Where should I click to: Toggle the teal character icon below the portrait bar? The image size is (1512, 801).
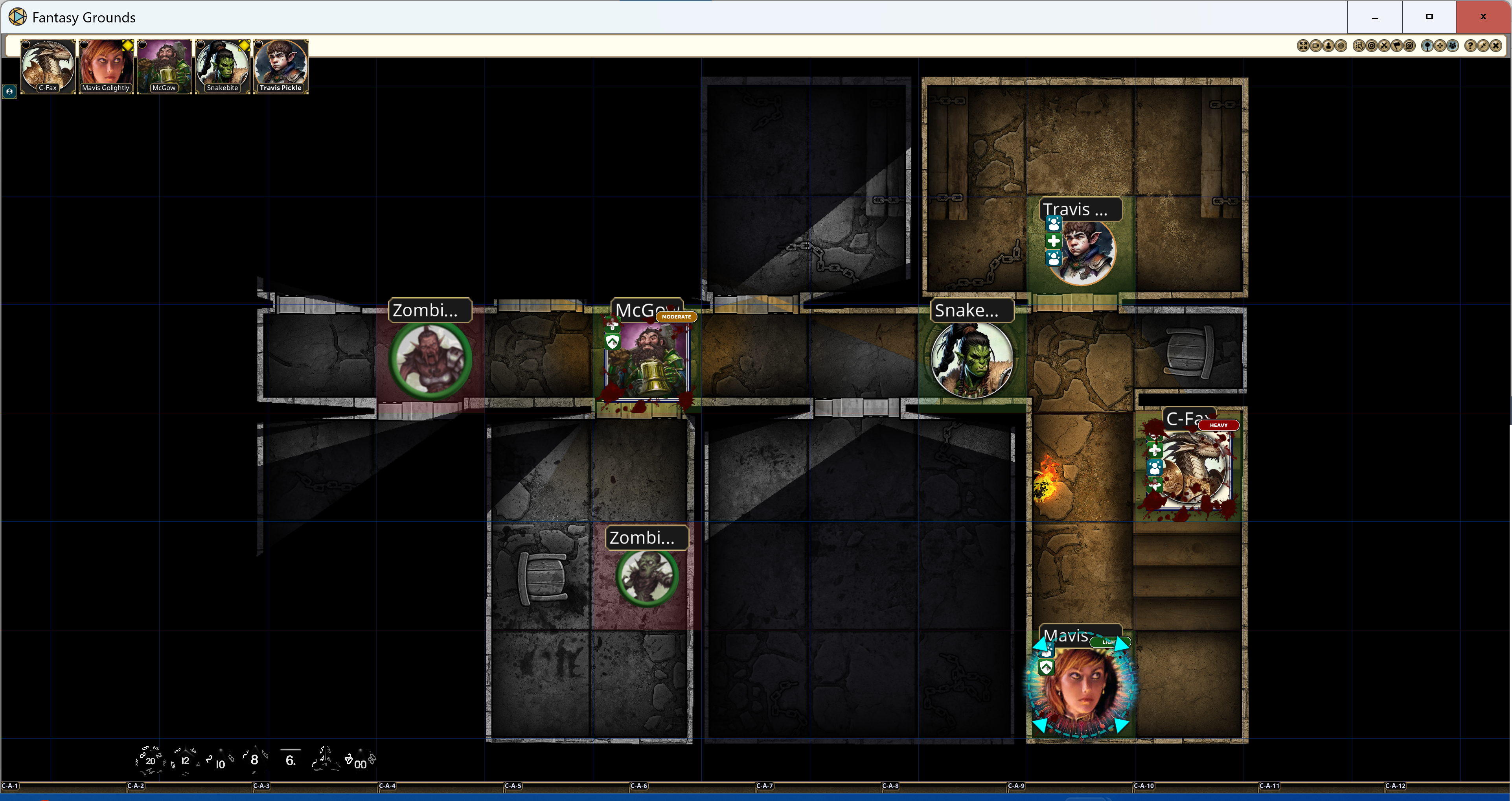pyautogui.click(x=9, y=92)
